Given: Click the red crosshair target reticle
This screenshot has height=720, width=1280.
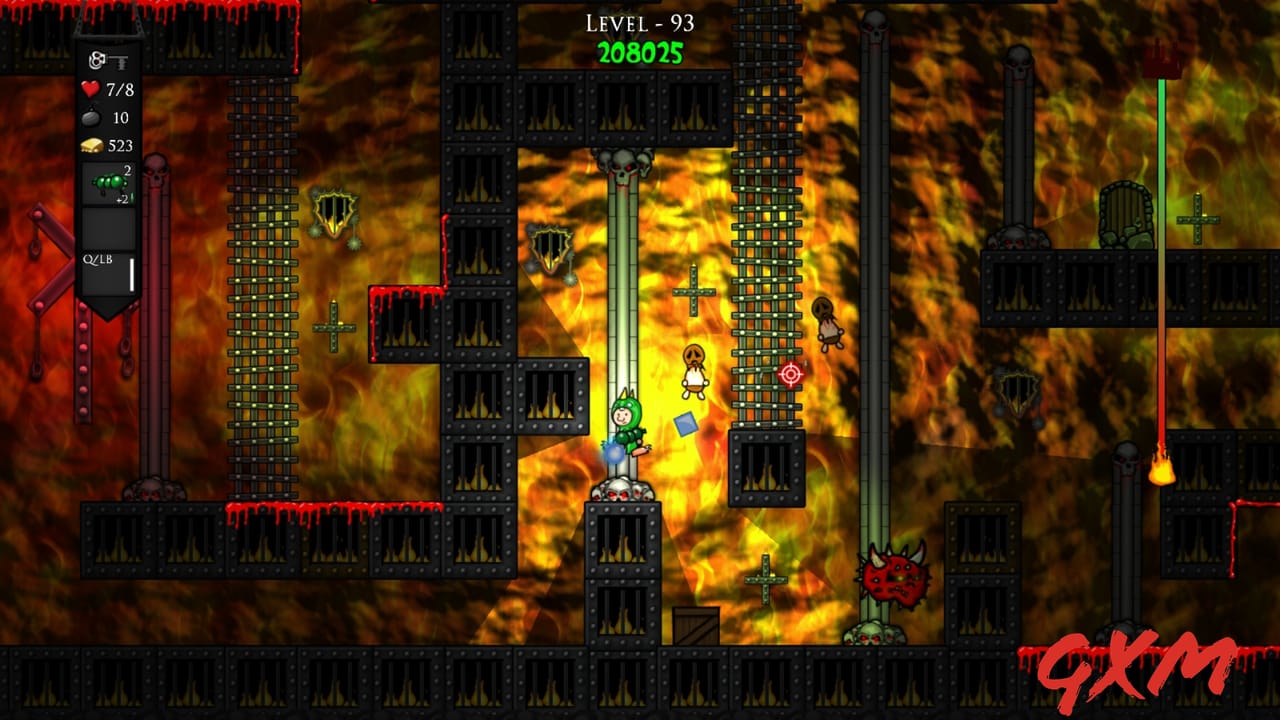Looking at the screenshot, I should coord(790,376).
